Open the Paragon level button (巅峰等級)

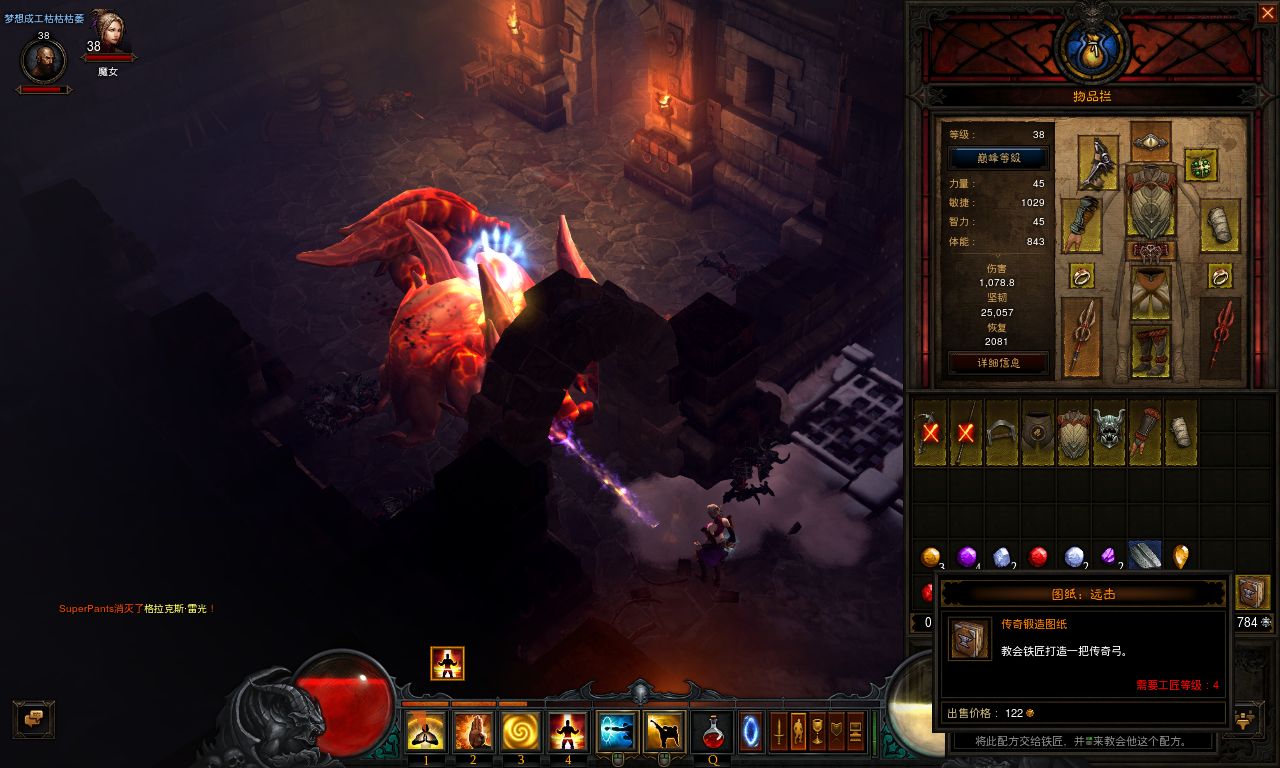coord(998,158)
